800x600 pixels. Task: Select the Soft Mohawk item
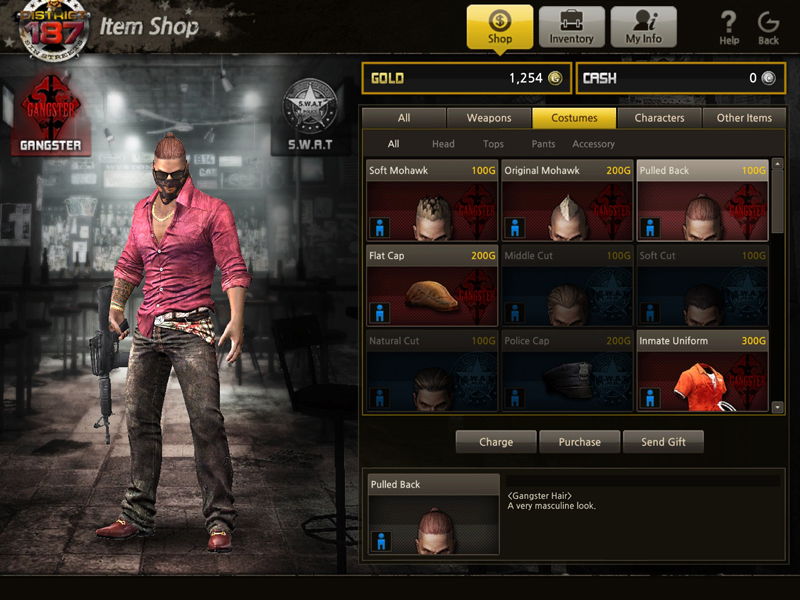432,200
